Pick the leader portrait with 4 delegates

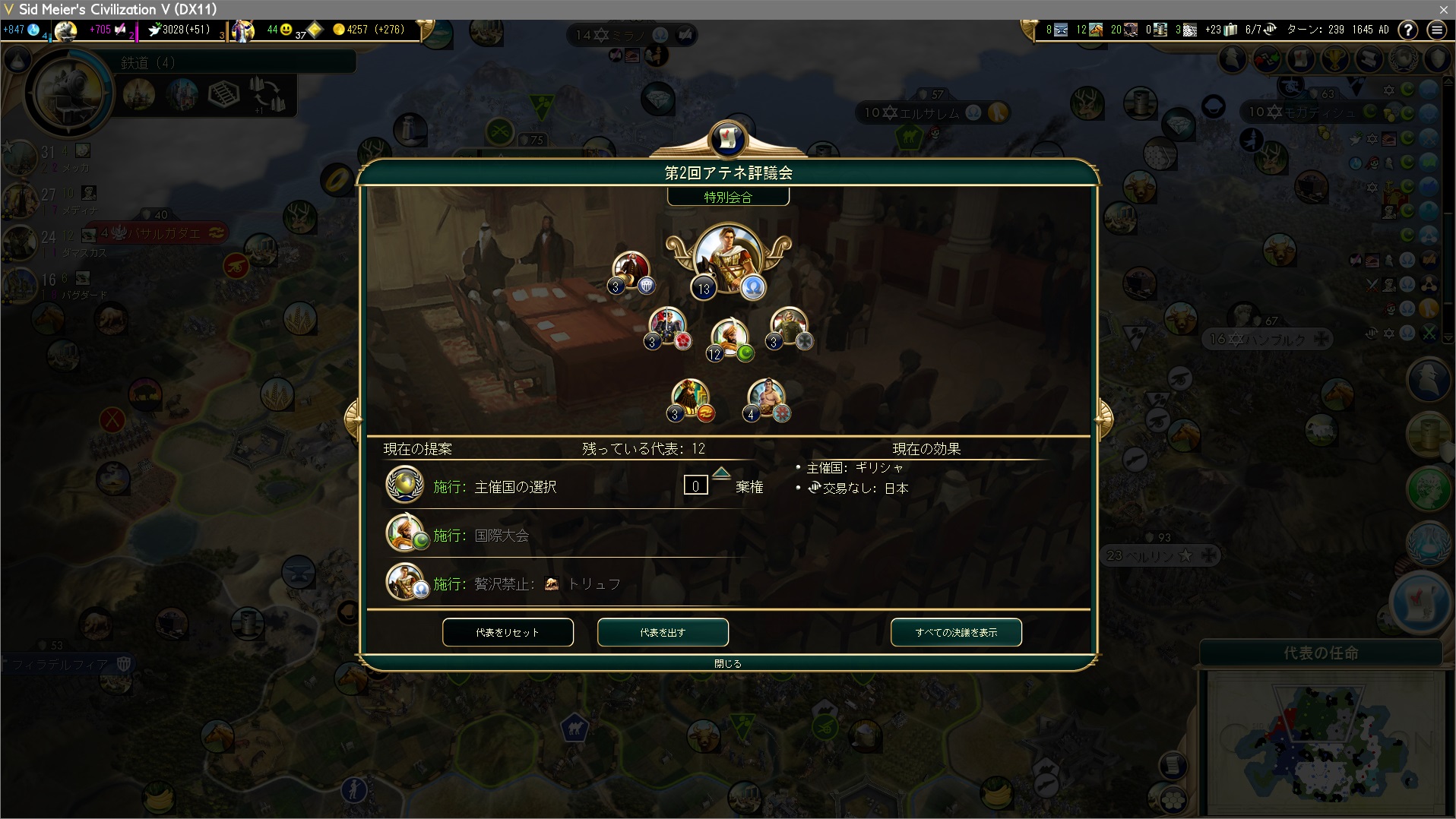[766, 397]
